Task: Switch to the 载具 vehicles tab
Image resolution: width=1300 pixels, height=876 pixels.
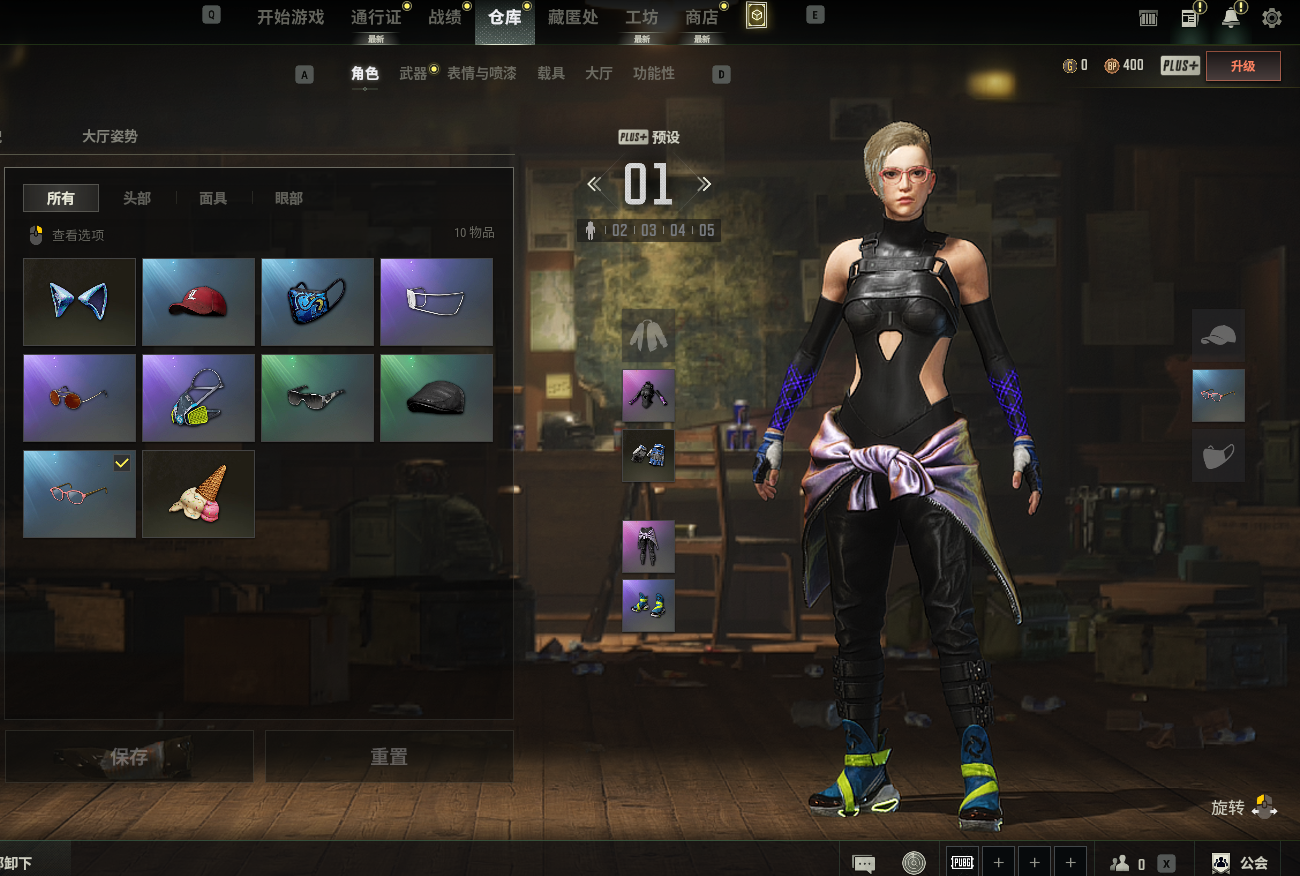Action: tap(551, 73)
